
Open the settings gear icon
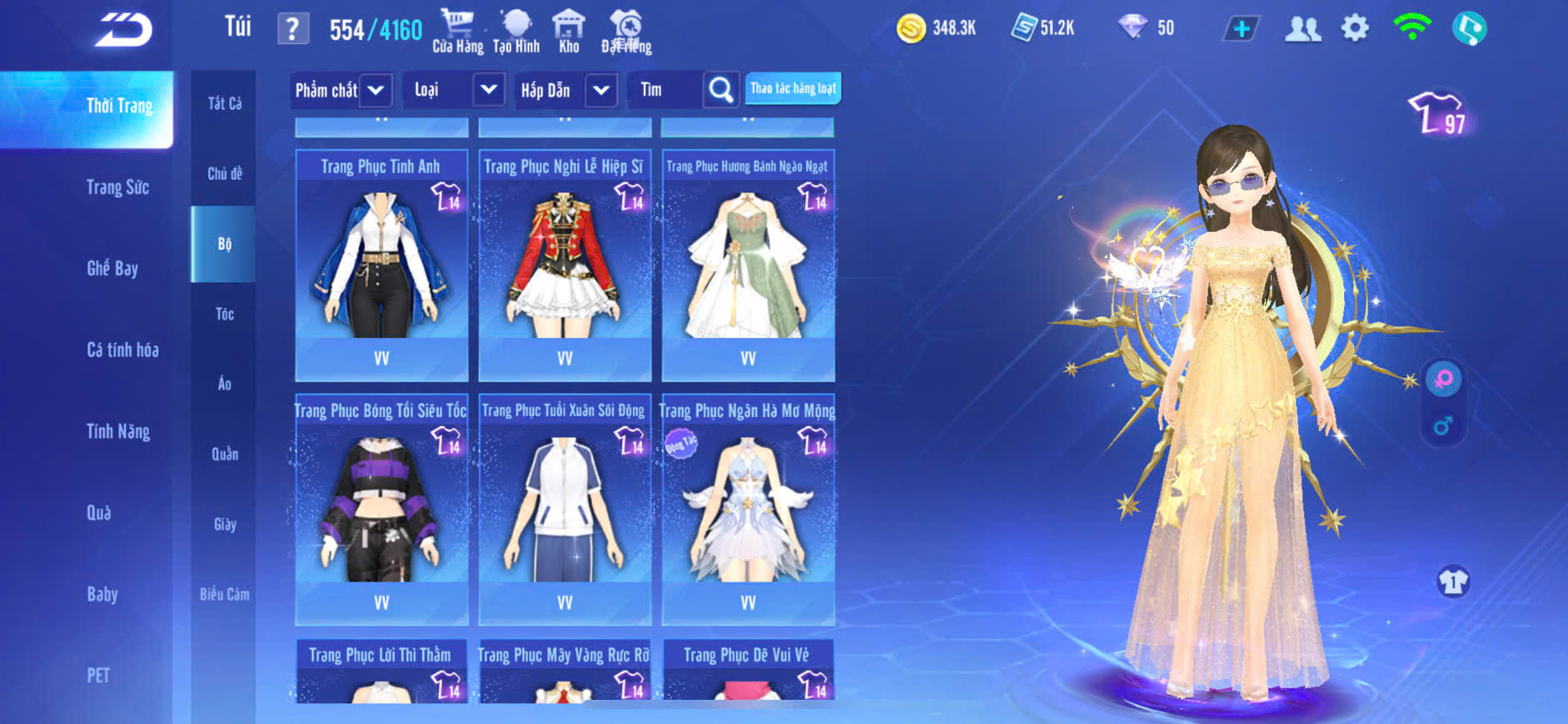pyautogui.click(x=1355, y=29)
